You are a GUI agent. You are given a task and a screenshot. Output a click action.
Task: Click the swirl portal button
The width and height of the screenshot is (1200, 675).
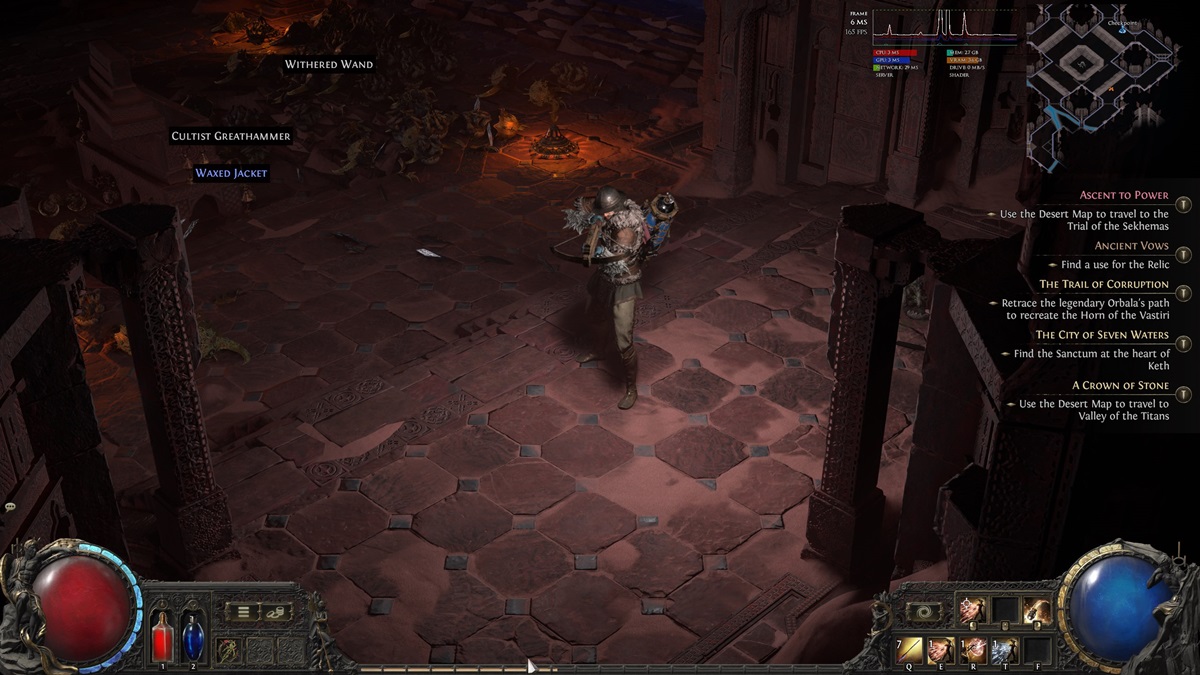[x=922, y=611]
